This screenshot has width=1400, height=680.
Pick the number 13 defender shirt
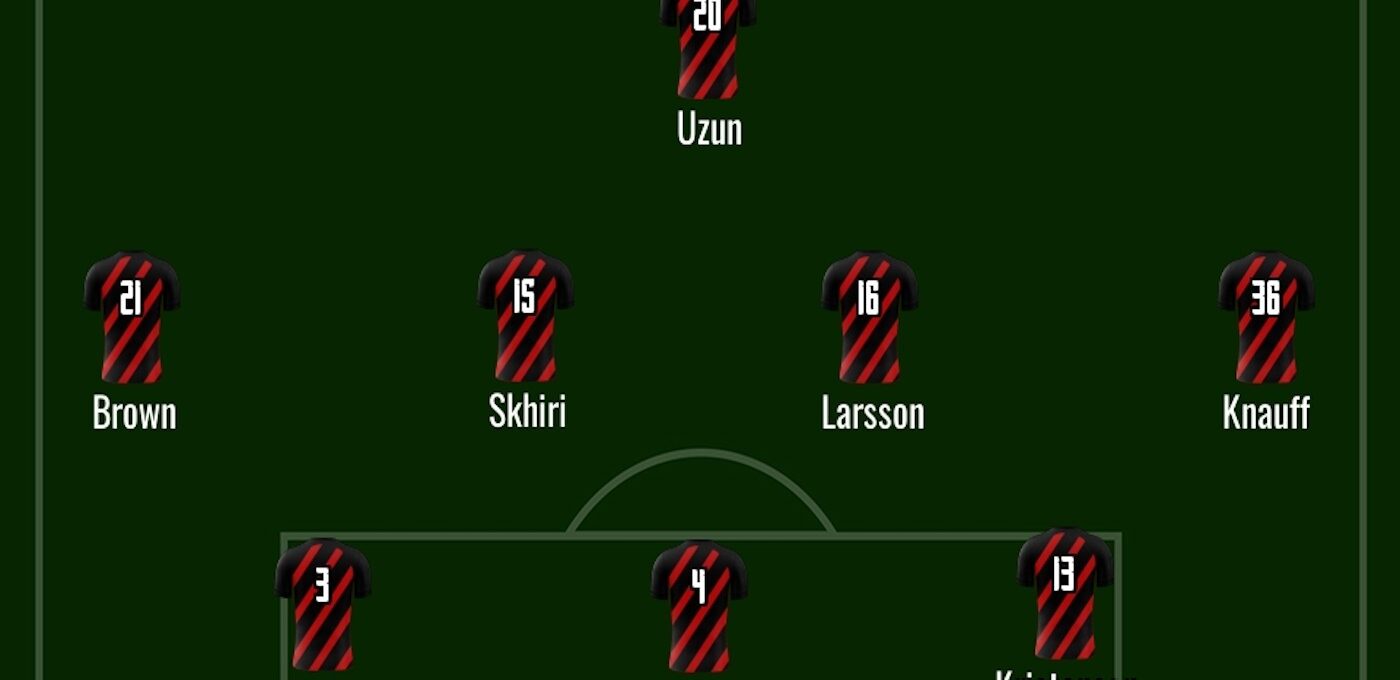click(x=1064, y=593)
